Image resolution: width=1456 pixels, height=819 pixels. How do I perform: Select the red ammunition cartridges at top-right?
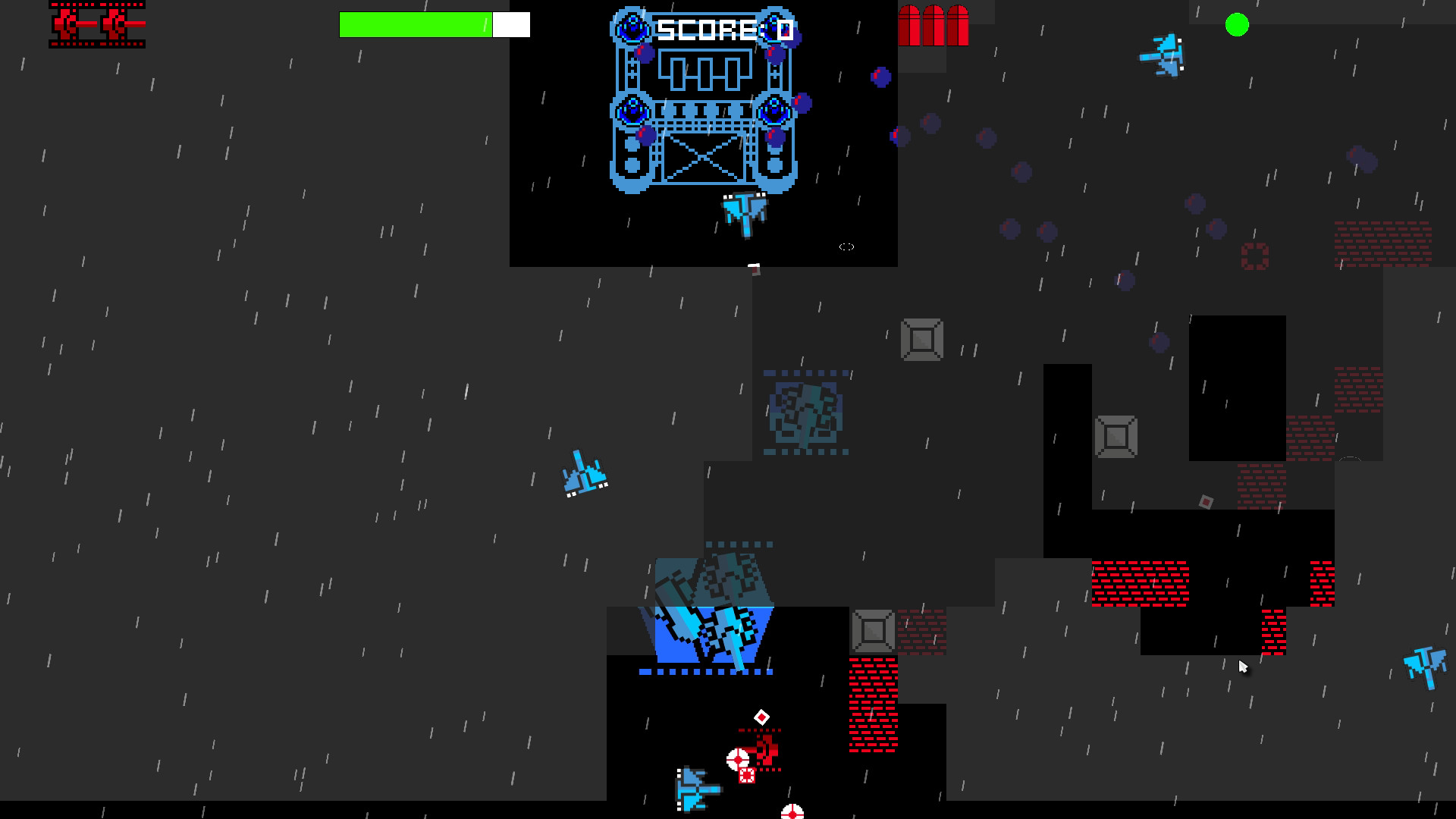tap(934, 25)
